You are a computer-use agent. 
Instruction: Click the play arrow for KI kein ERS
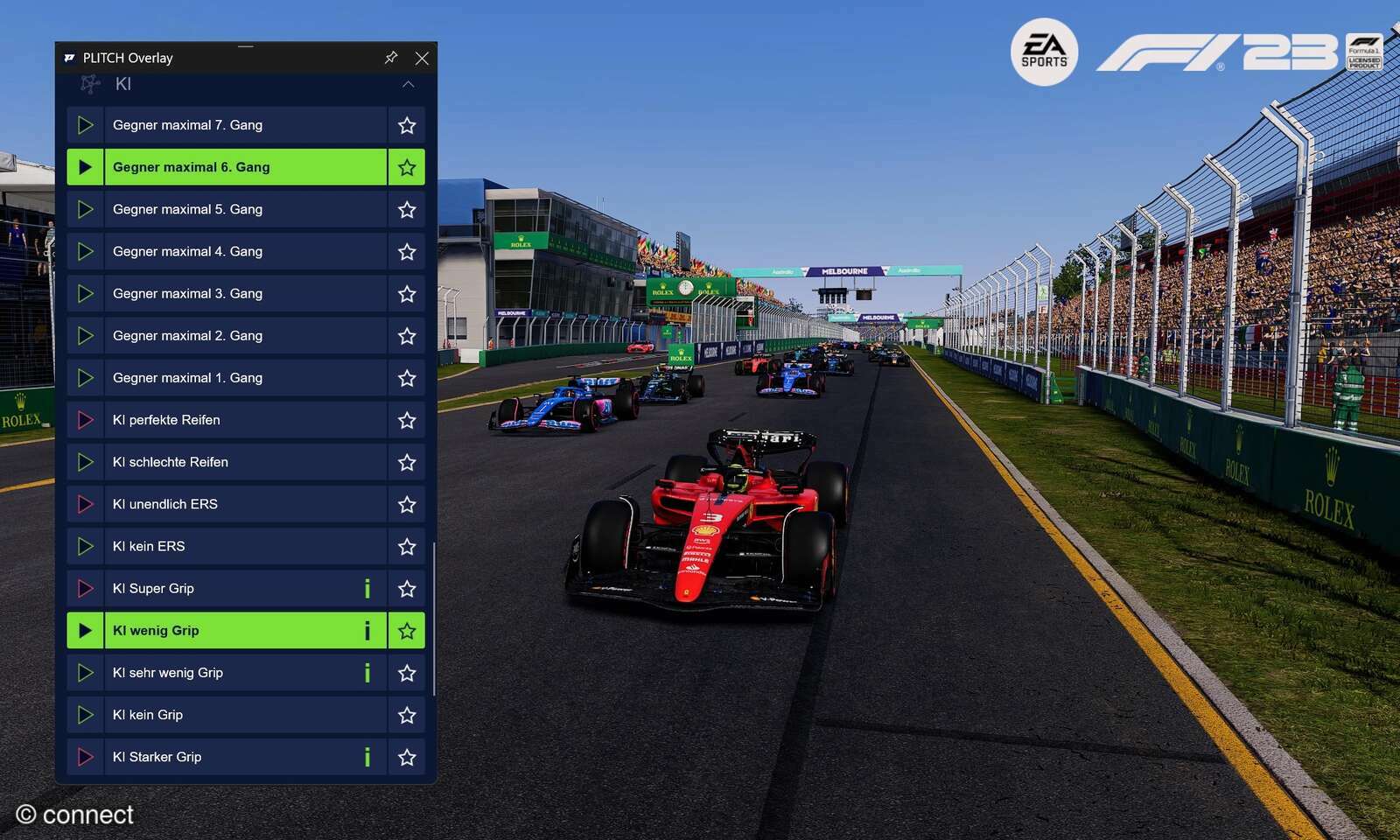[x=85, y=546]
